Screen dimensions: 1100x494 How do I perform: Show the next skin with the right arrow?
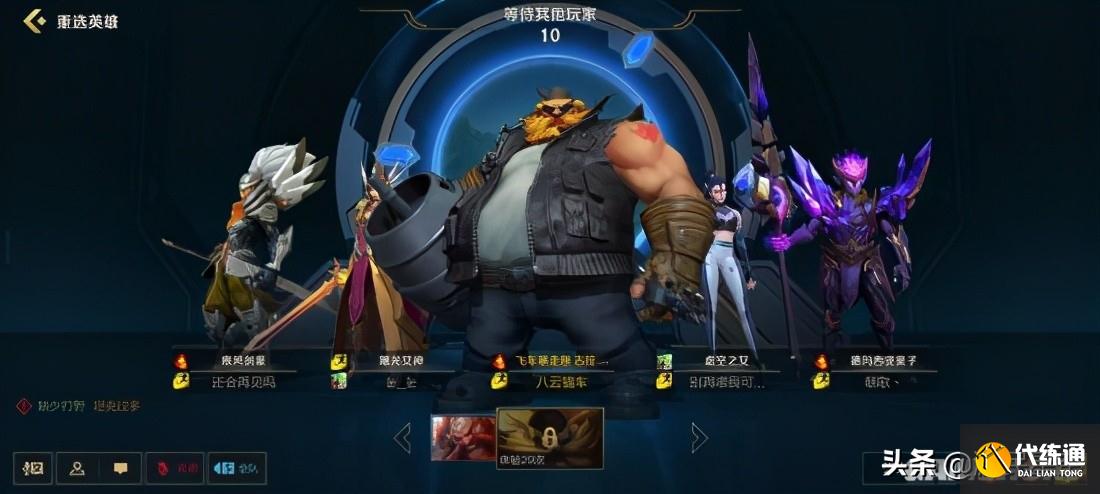[699, 437]
